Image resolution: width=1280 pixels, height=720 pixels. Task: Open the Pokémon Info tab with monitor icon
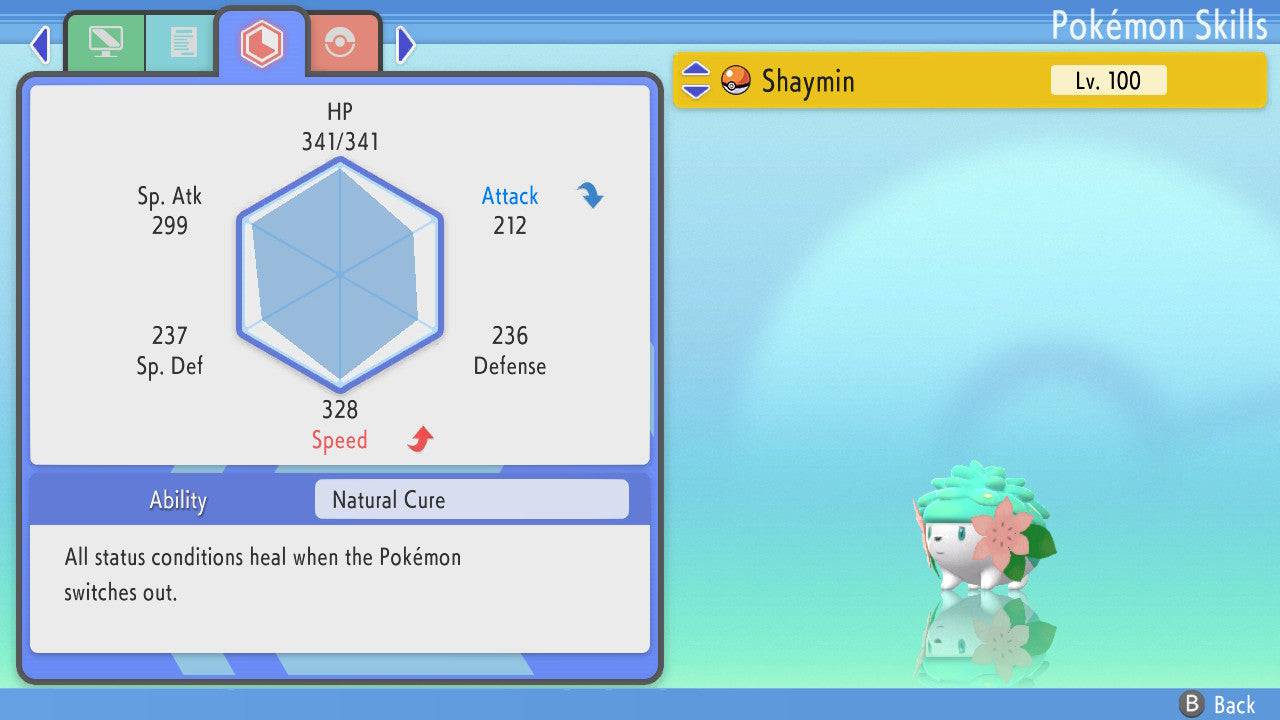105,42
